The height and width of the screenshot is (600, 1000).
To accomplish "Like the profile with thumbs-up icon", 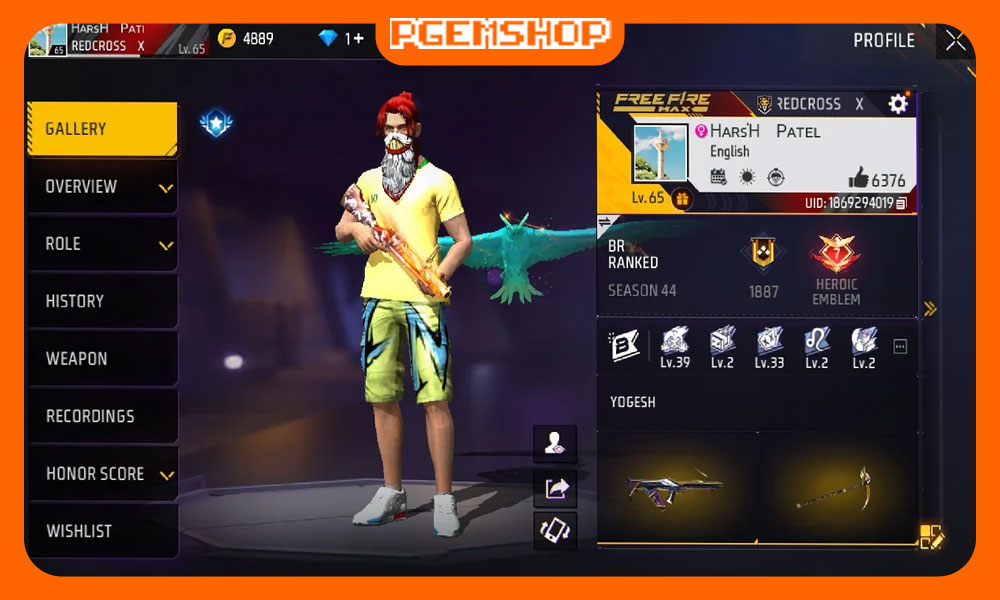I will (x=858, y=179).
